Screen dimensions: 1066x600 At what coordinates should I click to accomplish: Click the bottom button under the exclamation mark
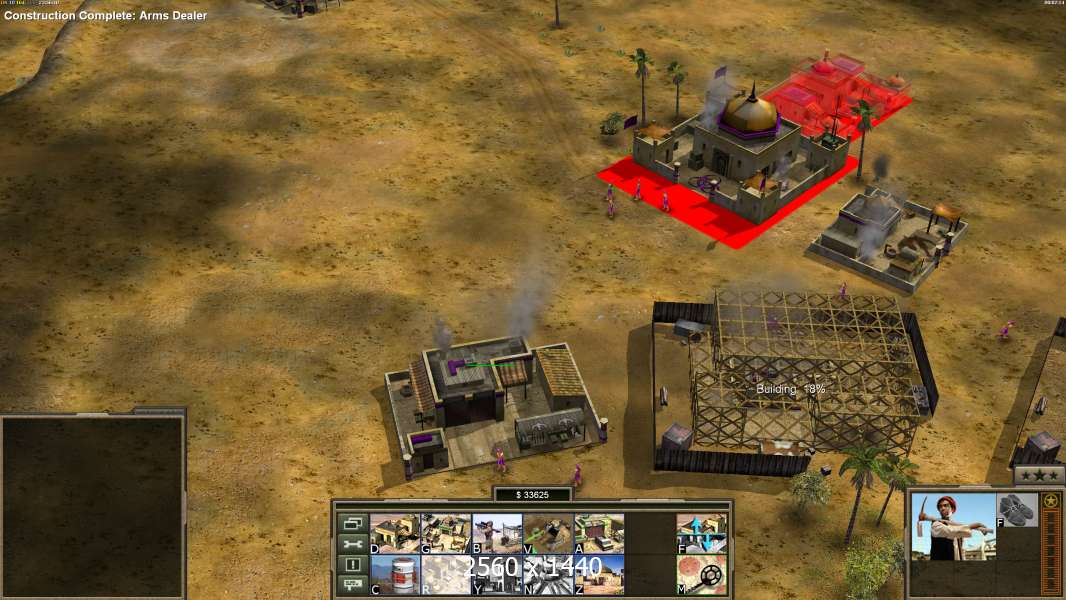pyautogui.click(x=352, y=586)
